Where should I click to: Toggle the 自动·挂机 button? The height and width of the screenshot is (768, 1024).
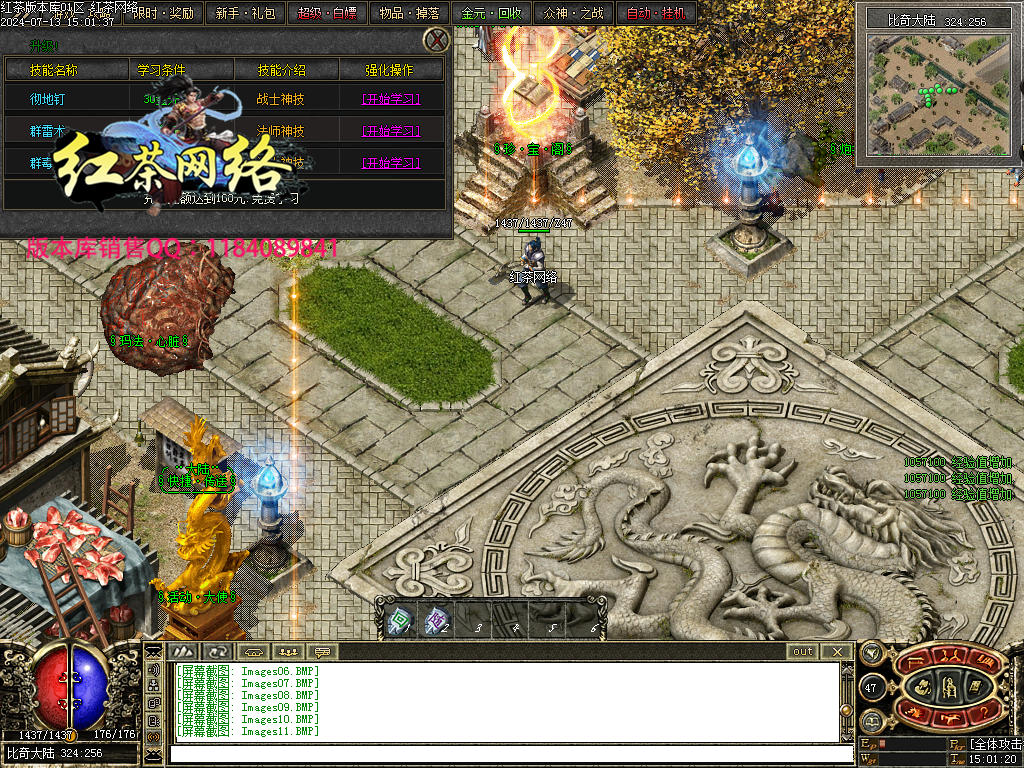pyautogui.click(x=656, y=13)
